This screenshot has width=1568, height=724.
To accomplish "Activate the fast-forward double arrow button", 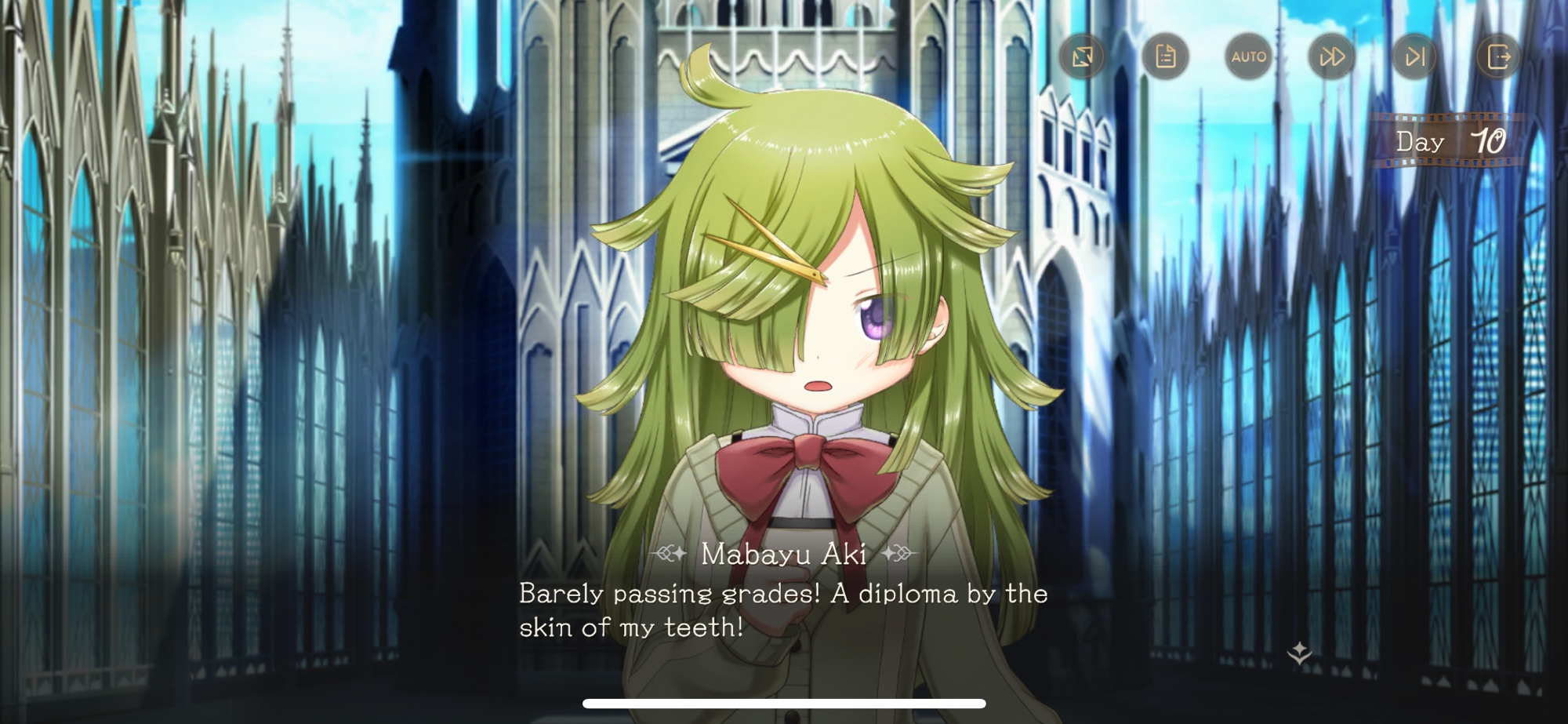I will coord(1332,56).
